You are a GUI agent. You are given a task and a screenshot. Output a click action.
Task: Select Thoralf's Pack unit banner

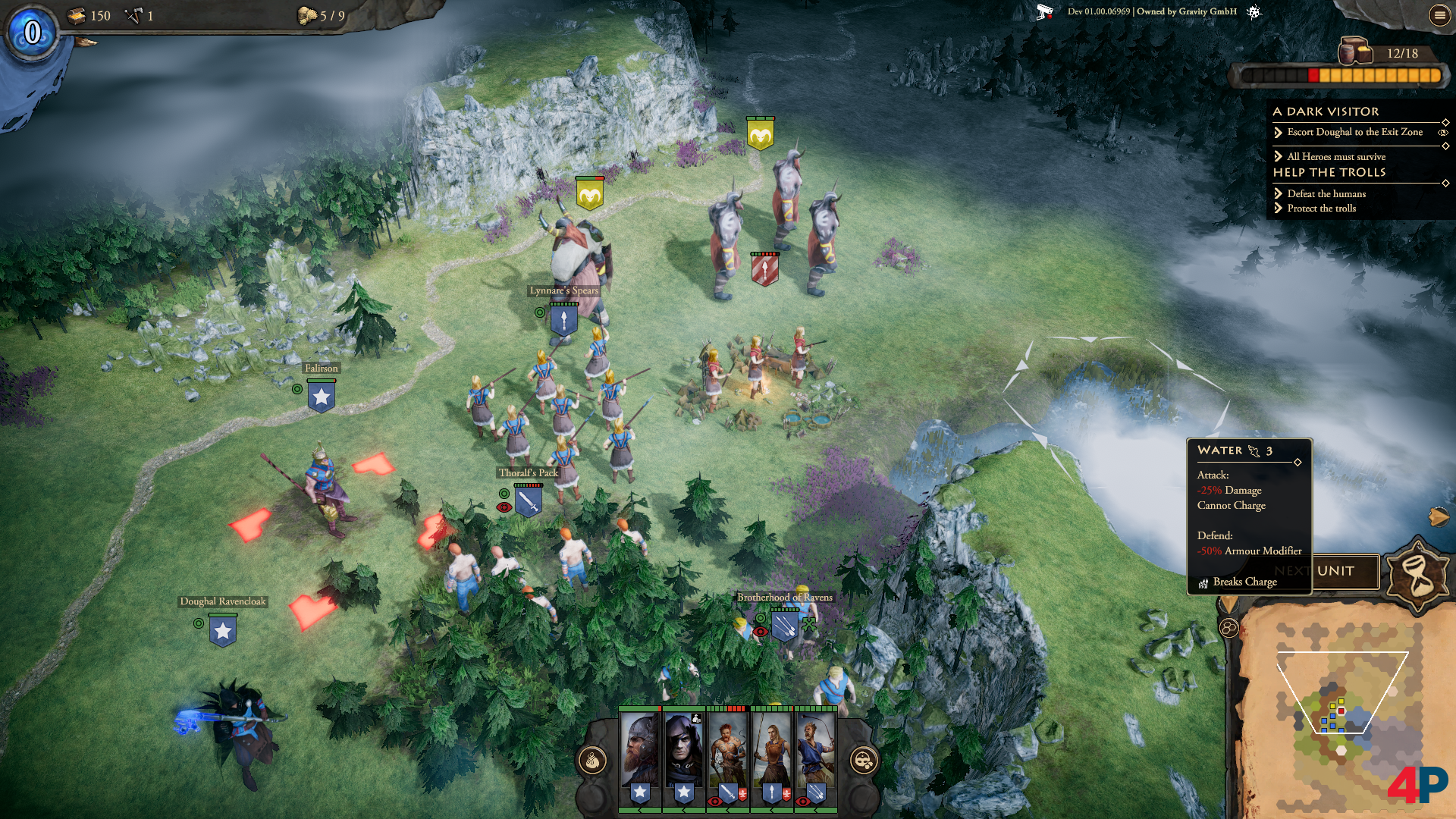pyautogui.click(x=528, y=501)
